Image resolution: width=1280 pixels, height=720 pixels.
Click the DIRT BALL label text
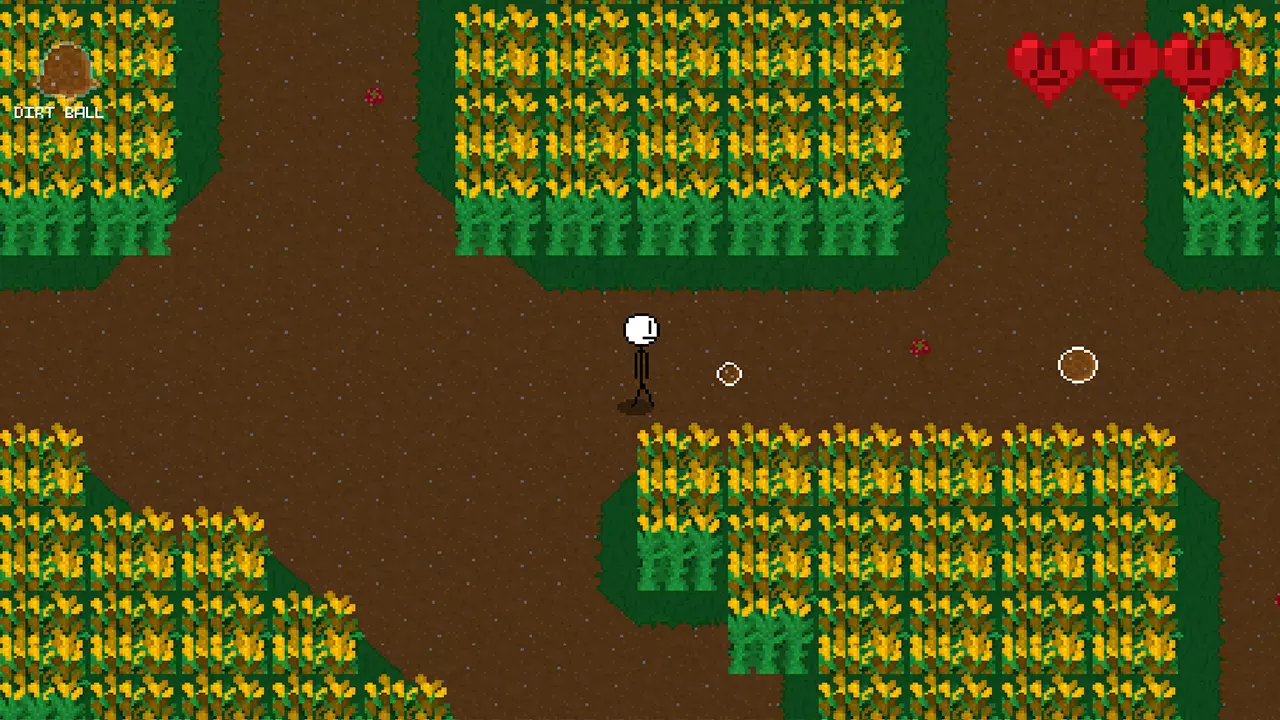(x=60, y=112)
